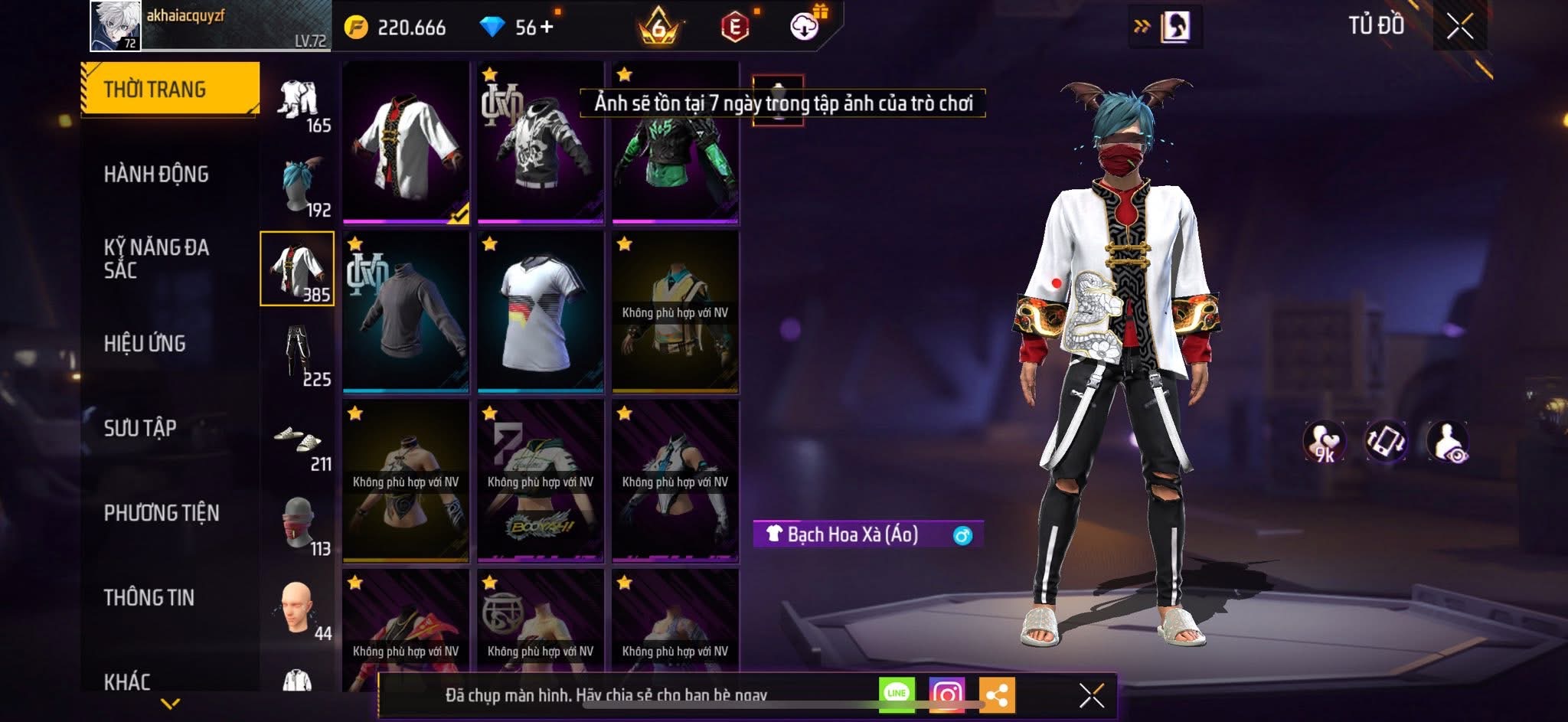Close the wardrobe screen

(1459, 27)
